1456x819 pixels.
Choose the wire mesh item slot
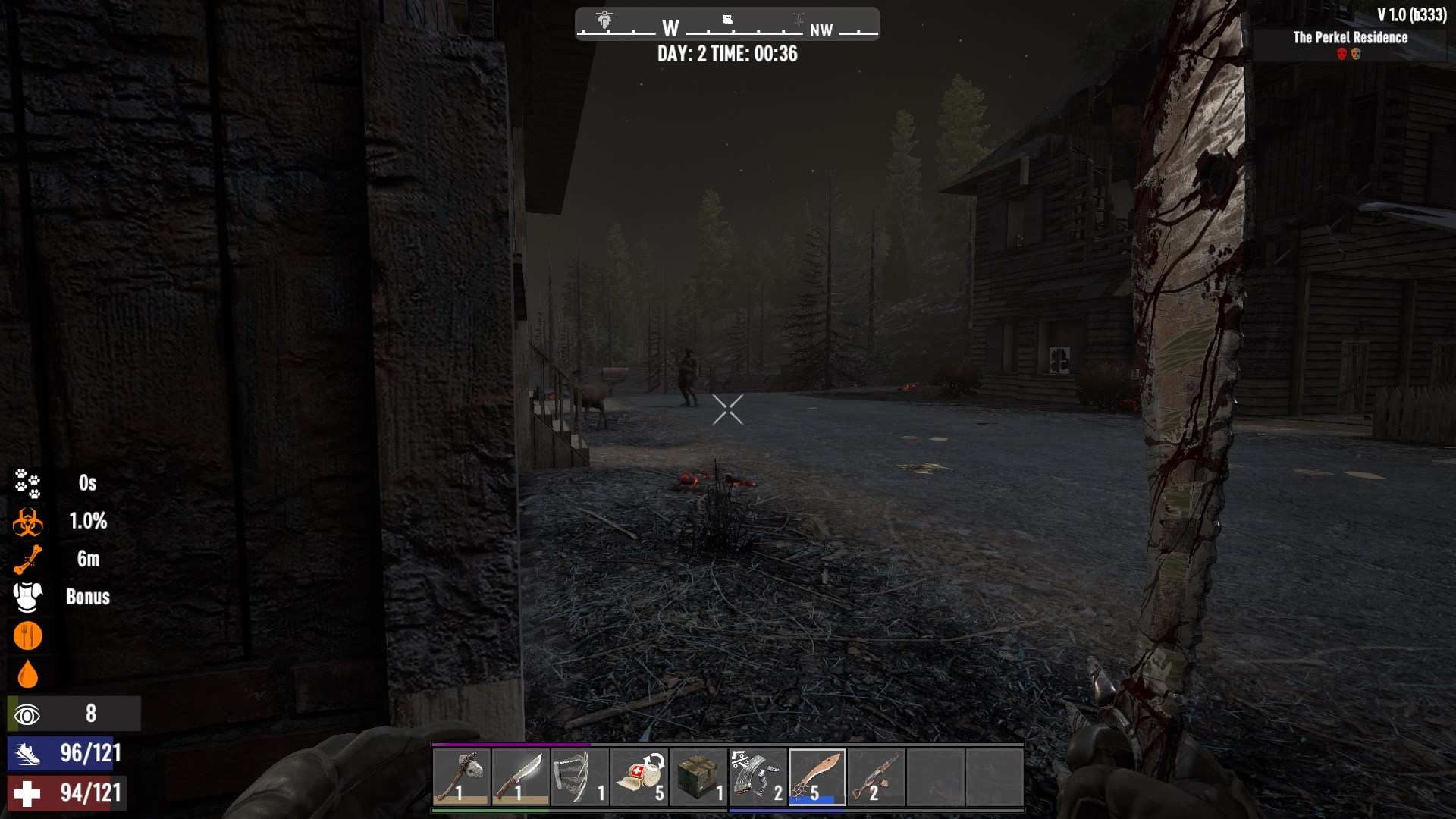579,777
